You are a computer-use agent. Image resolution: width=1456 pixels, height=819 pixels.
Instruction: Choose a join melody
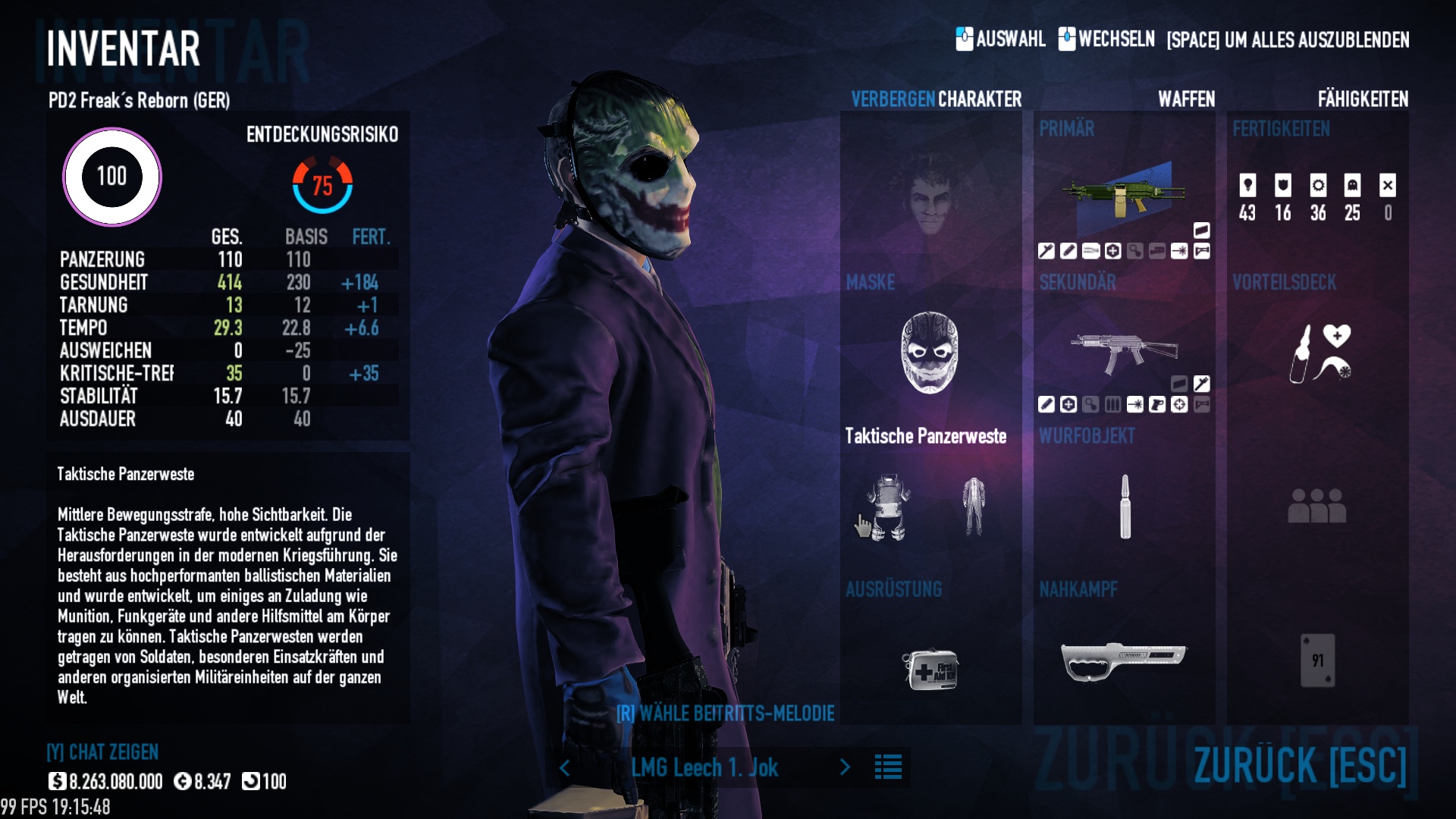(x=725, y=713)
